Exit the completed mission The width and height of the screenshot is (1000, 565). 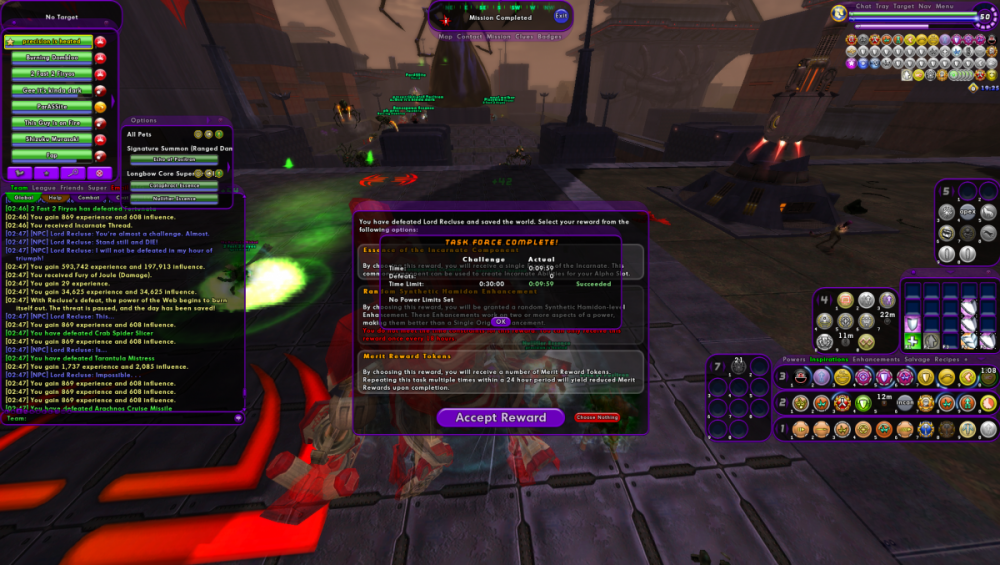pos(561,16)
